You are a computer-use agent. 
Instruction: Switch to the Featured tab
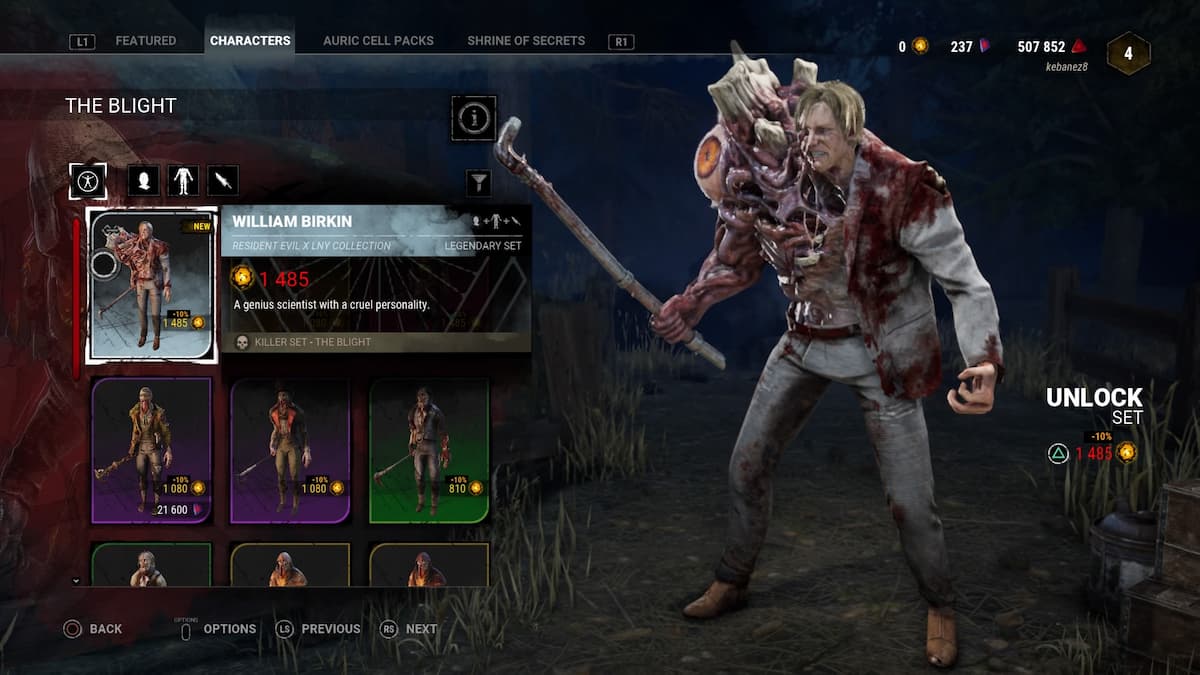coord(145,41)
